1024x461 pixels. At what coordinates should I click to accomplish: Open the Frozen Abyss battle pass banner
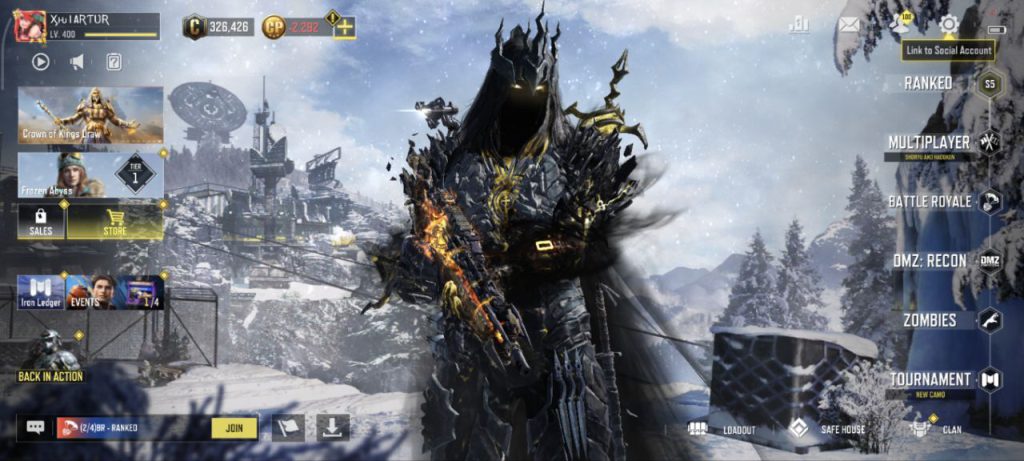[90, 174]
